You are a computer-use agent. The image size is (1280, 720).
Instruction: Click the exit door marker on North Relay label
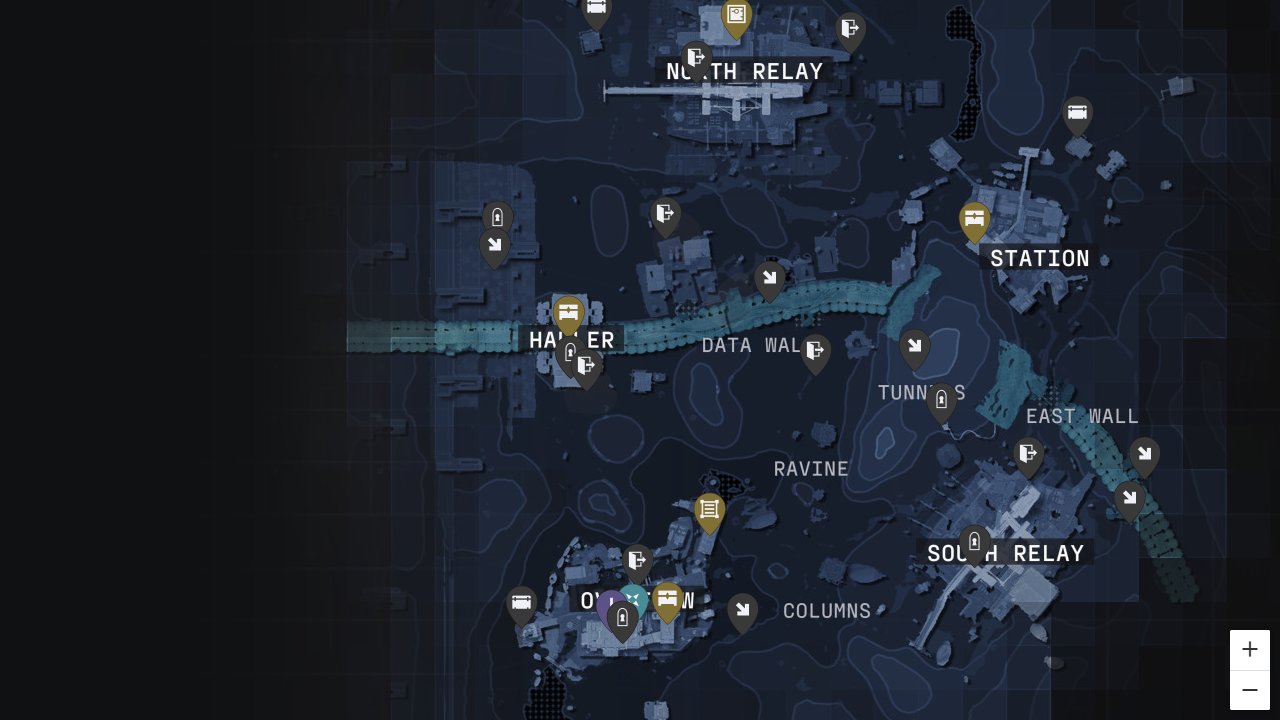tap(695, 56)
